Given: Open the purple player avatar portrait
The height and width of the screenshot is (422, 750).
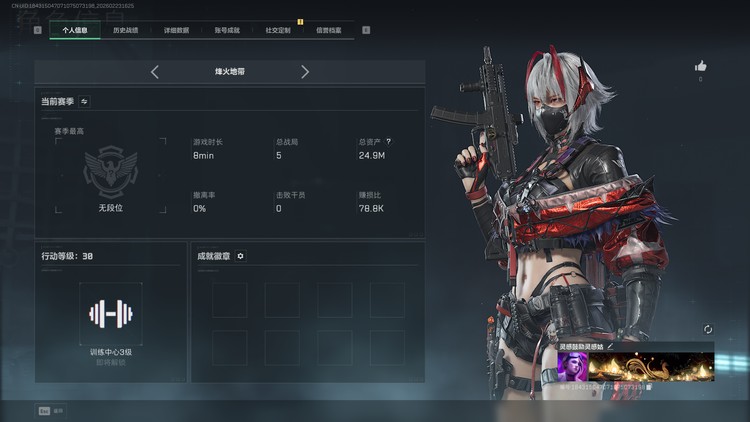Looking at the screenshot, I should click(571, 366).
